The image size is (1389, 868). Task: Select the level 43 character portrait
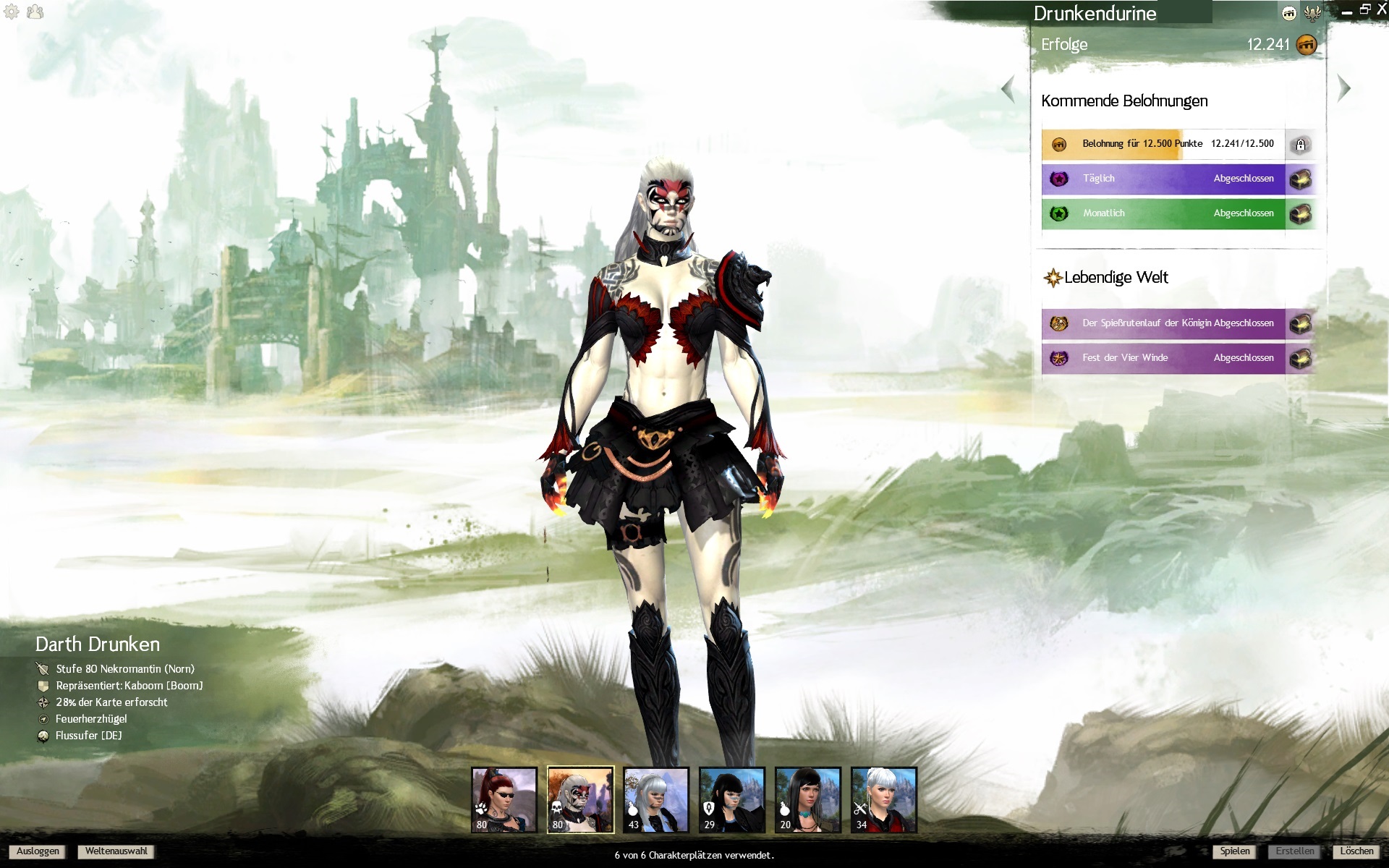(656, 800)
